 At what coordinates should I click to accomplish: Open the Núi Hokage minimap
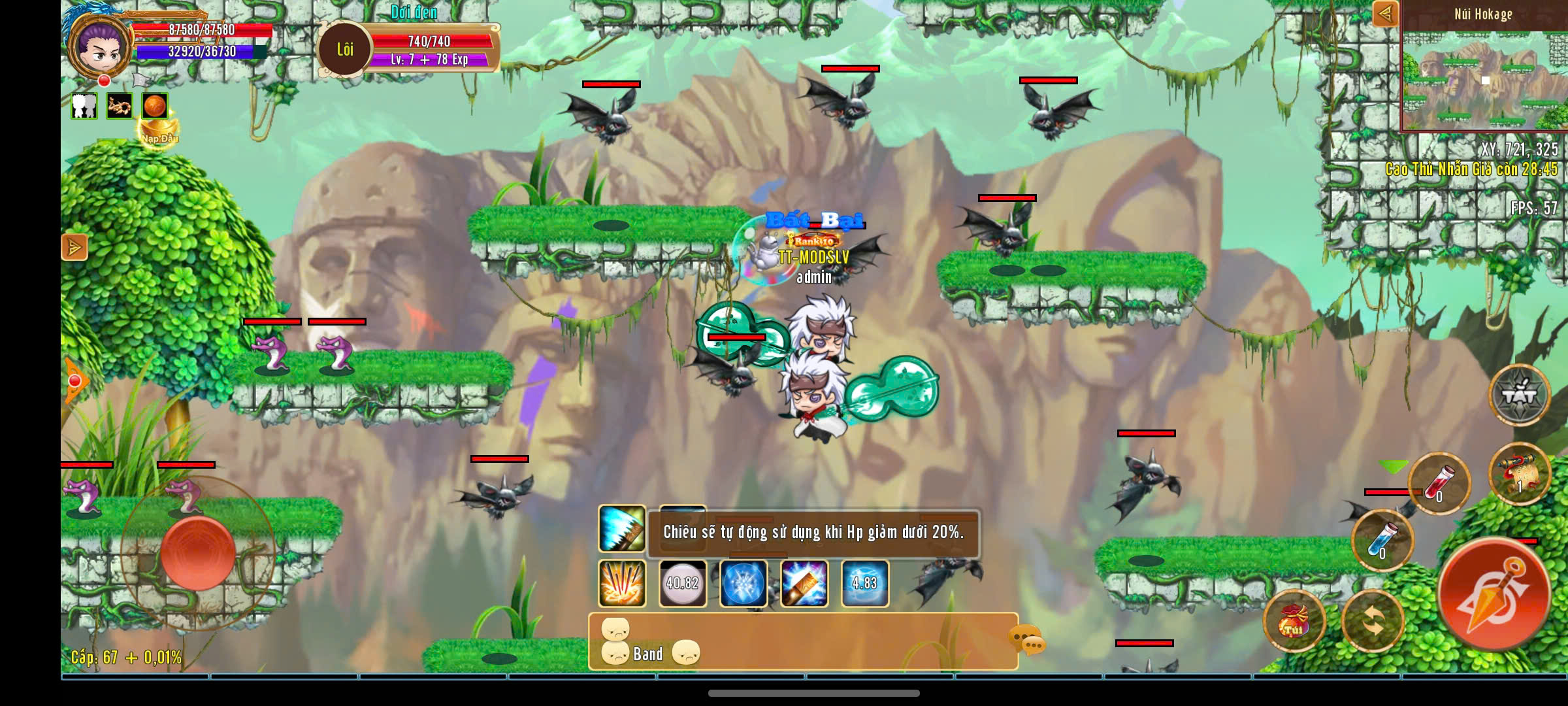coord(1484,78)
